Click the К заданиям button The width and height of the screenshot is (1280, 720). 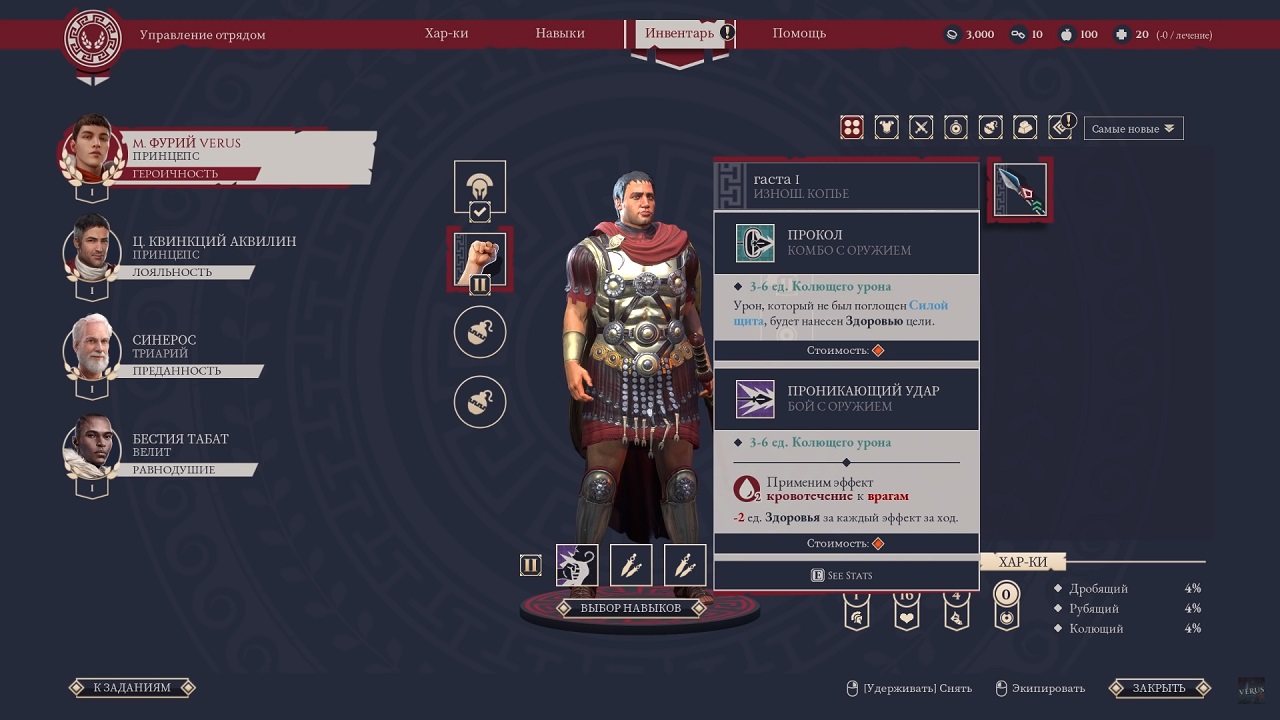(132, 688)
